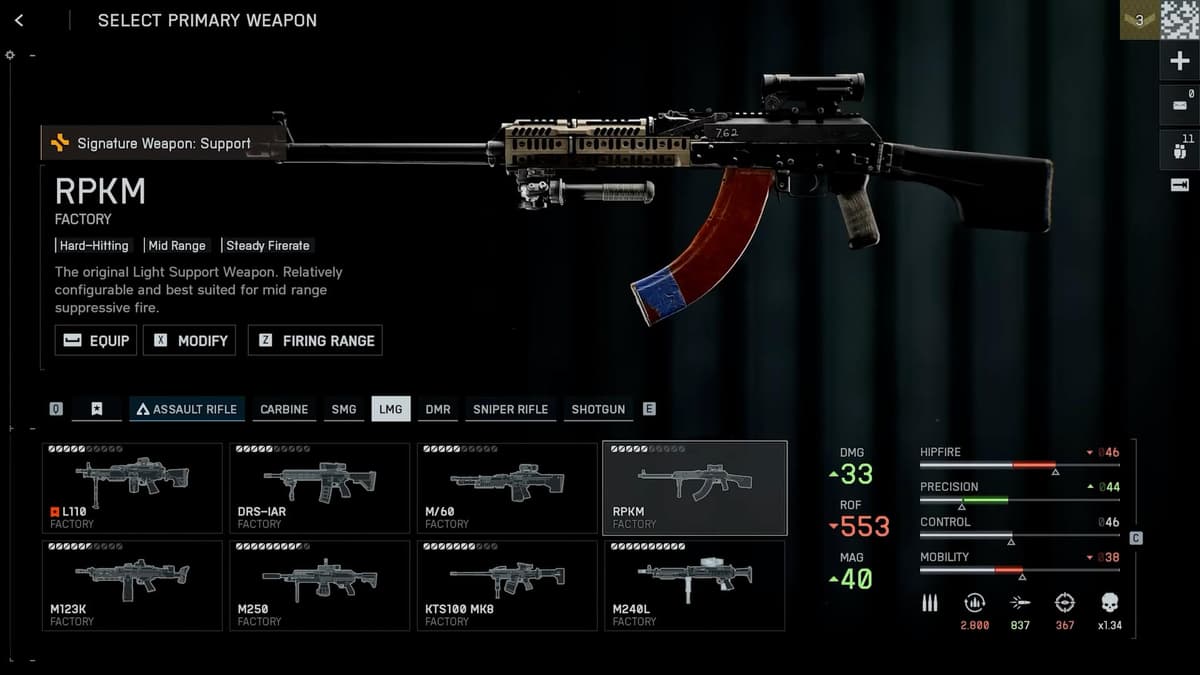Select the KTS100 MK8 weapon tile
Viewport: 1200px width, 675px height.
(507, 586)
